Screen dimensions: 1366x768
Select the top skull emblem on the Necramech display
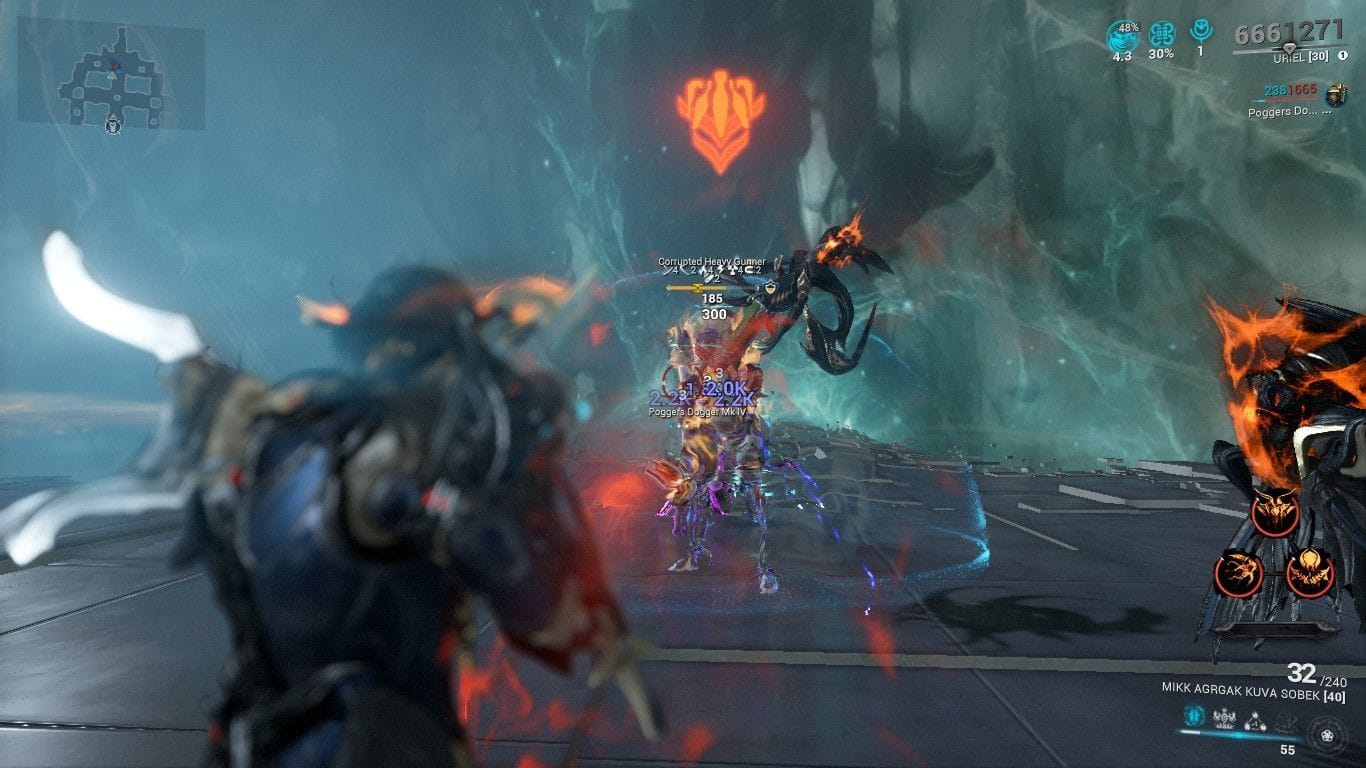(1277, 512)
